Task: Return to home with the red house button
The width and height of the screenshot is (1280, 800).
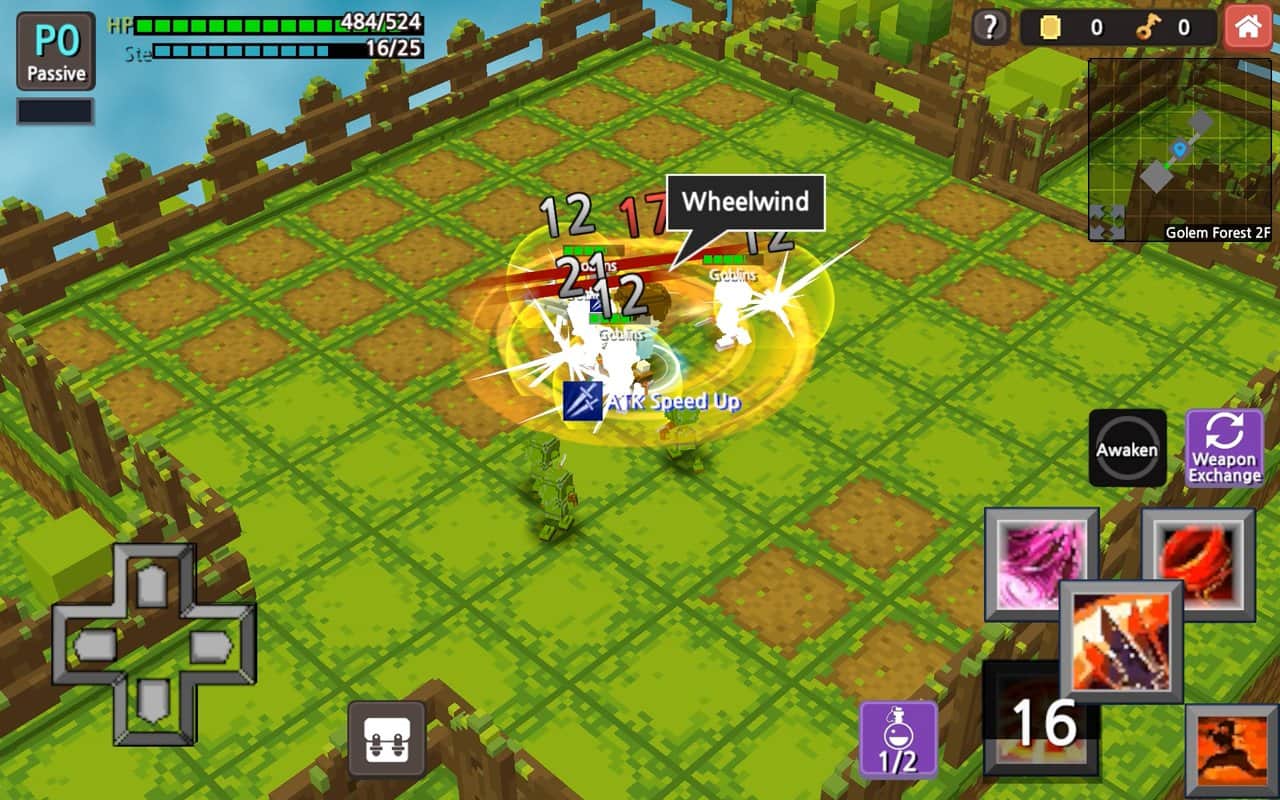Action: [1247, 27]
